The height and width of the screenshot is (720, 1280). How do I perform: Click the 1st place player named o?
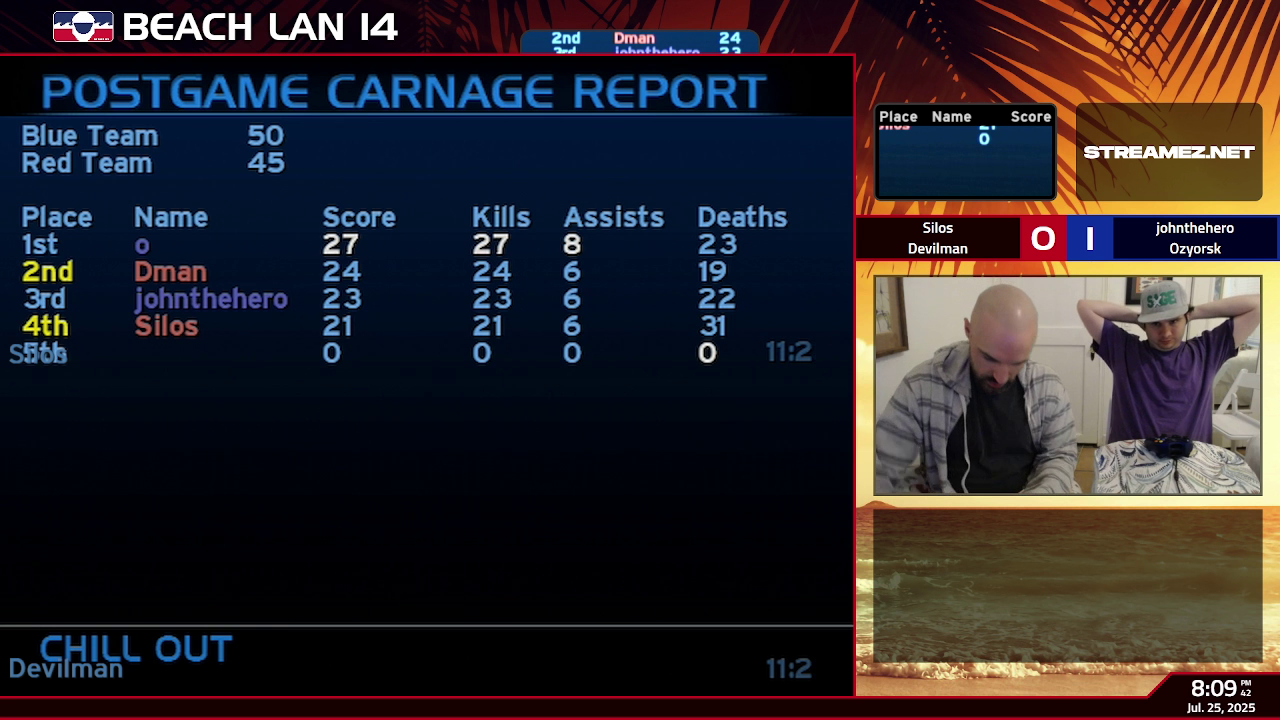(x=140, y=244)
